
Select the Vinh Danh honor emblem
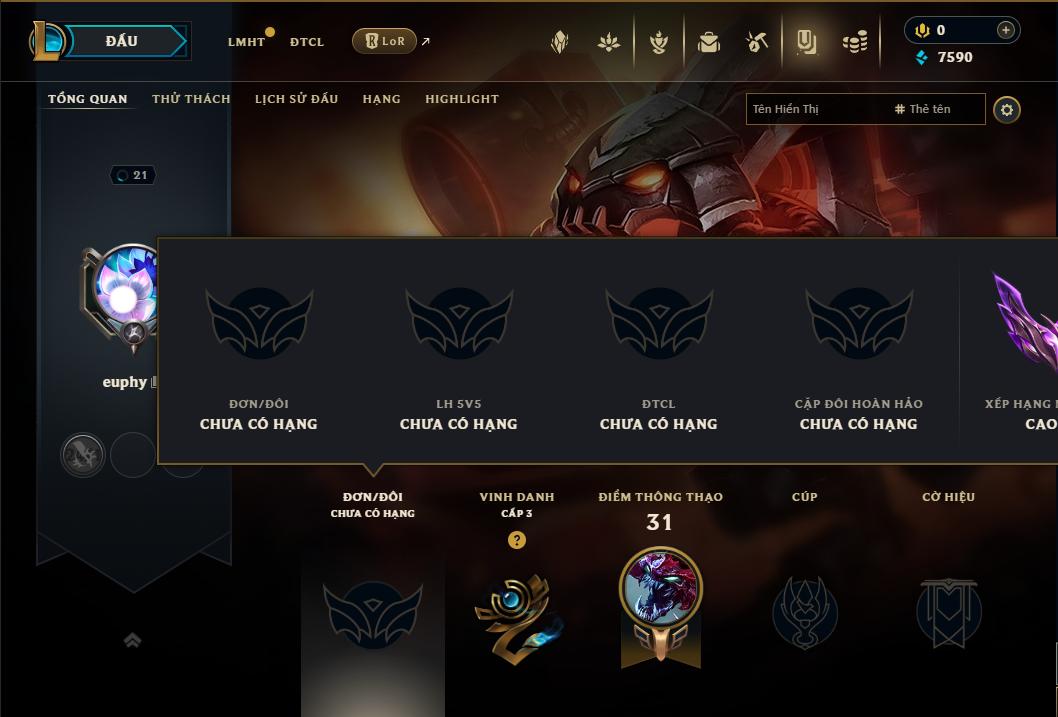pos(516,610)
